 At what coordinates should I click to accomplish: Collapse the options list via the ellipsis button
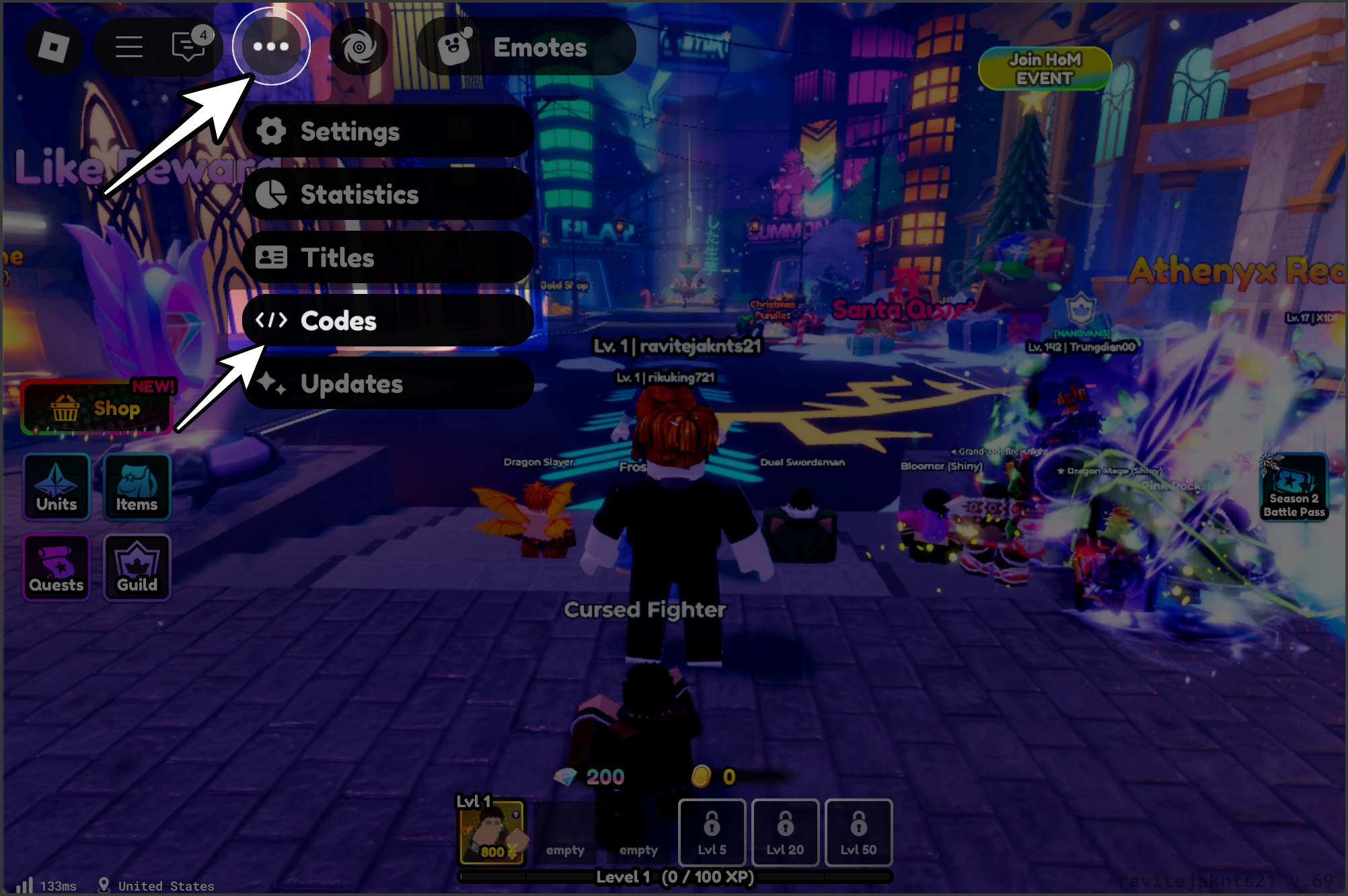[272, 46]
